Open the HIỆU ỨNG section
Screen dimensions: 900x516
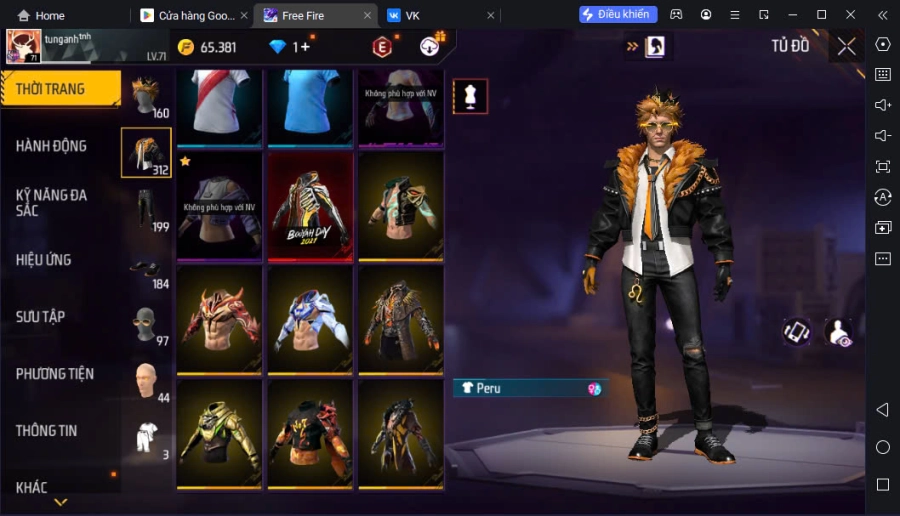pyautogui.click(x=44, y=260)
